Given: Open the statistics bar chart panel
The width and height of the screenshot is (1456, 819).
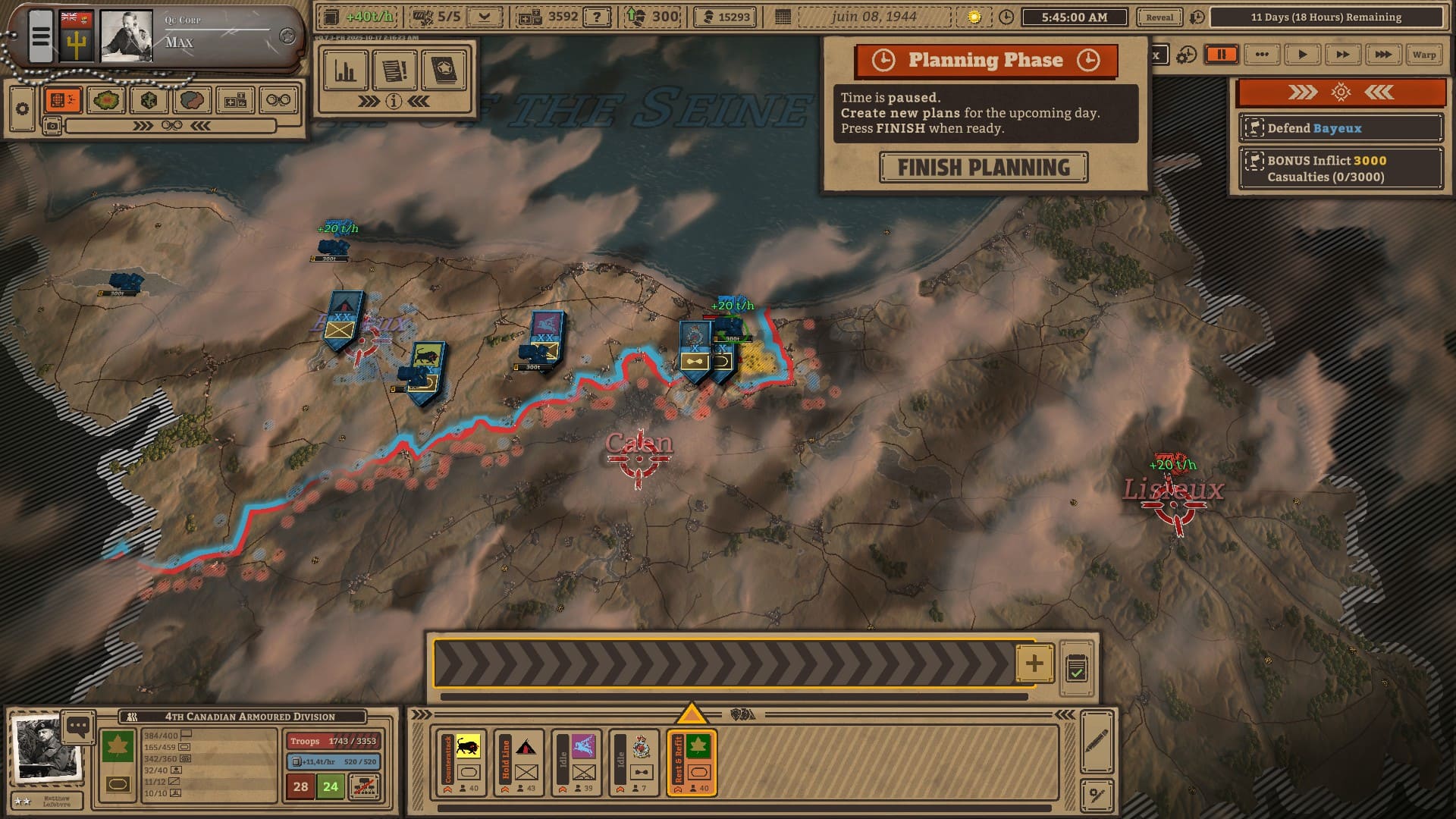Looking at the screenshot, I should [346, 71].
